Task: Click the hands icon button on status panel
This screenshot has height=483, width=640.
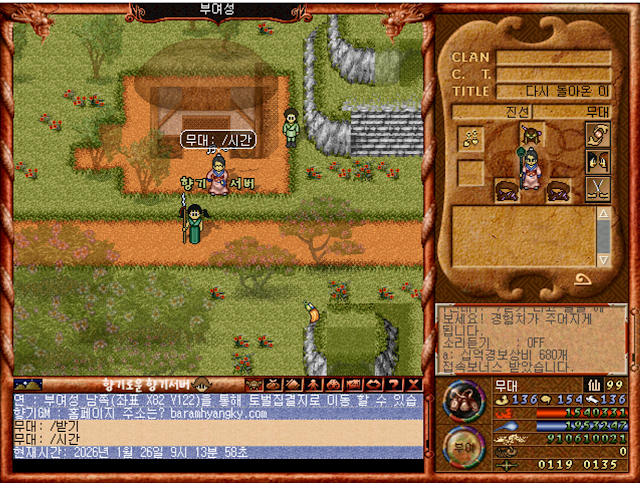Action: click(x=598, y=135)
